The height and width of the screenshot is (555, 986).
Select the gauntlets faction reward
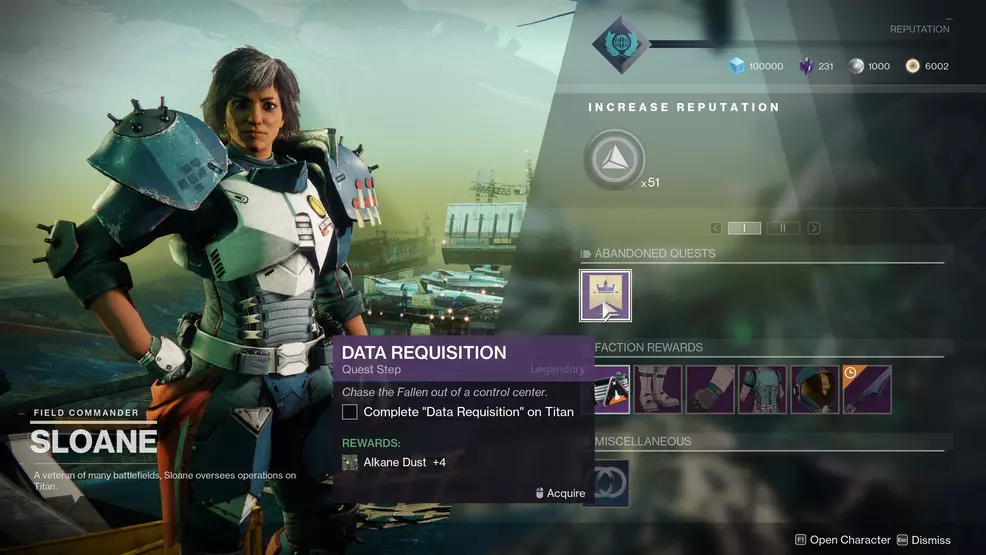(710, 389)
